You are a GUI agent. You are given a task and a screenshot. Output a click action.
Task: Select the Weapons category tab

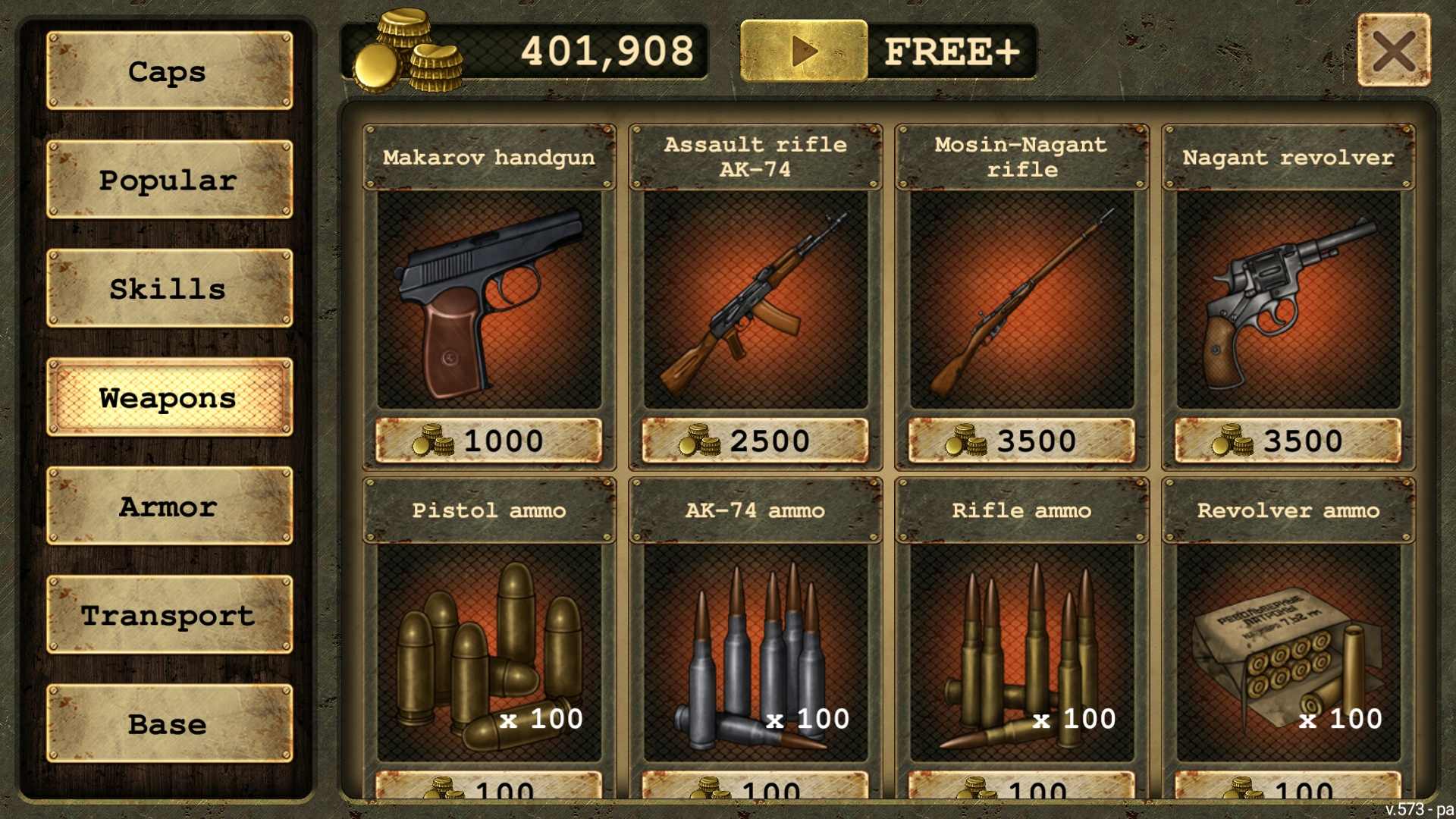click(169, 397)
